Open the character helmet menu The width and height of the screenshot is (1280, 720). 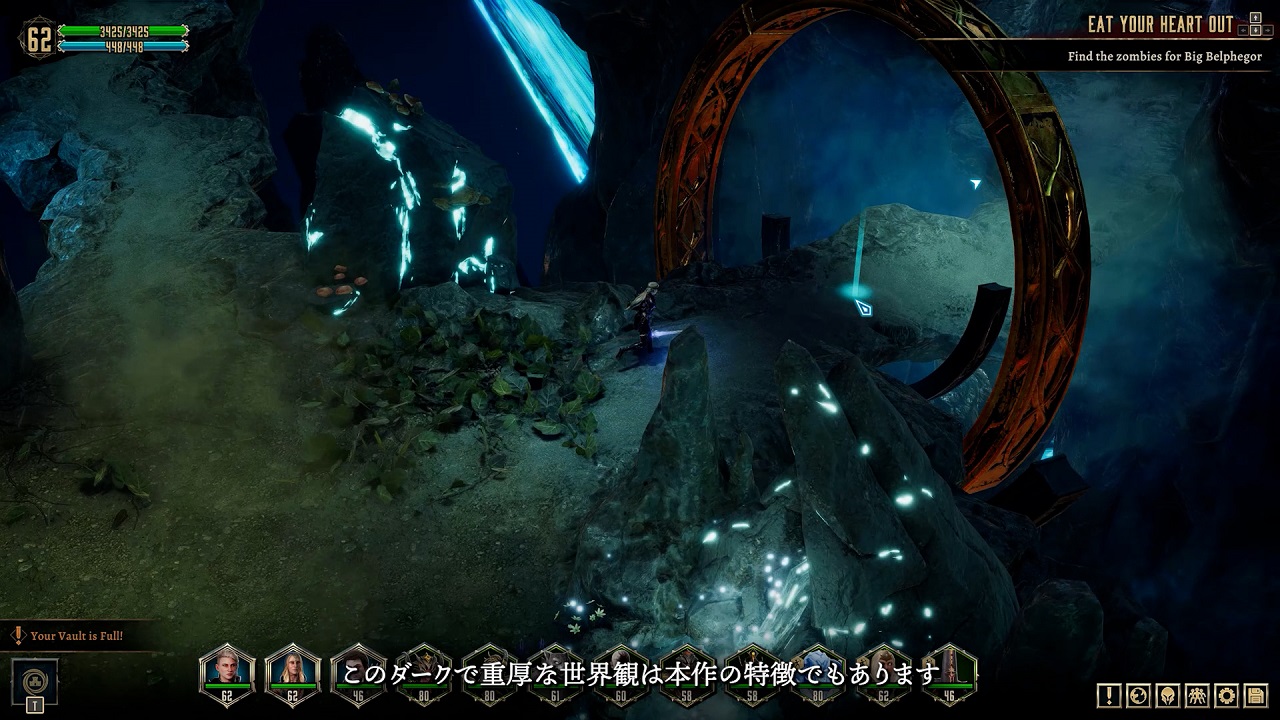1167,695
